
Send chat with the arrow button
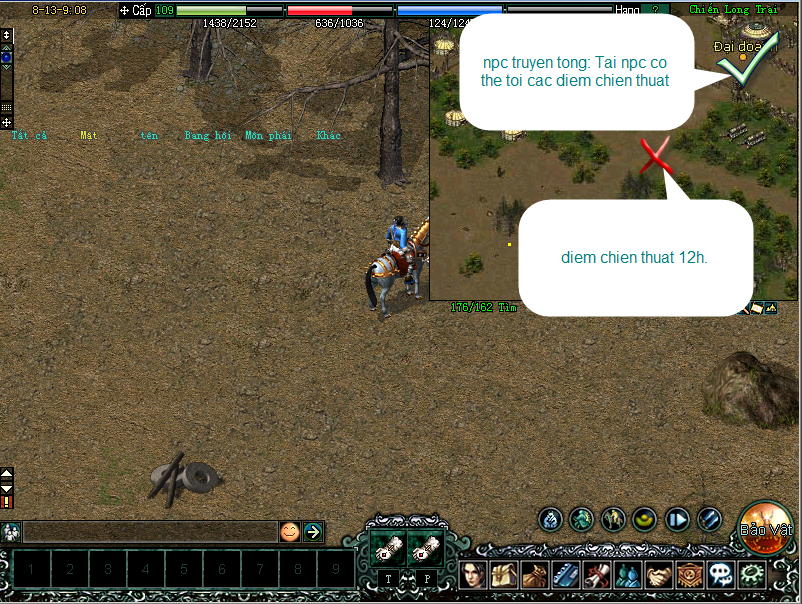313,532
